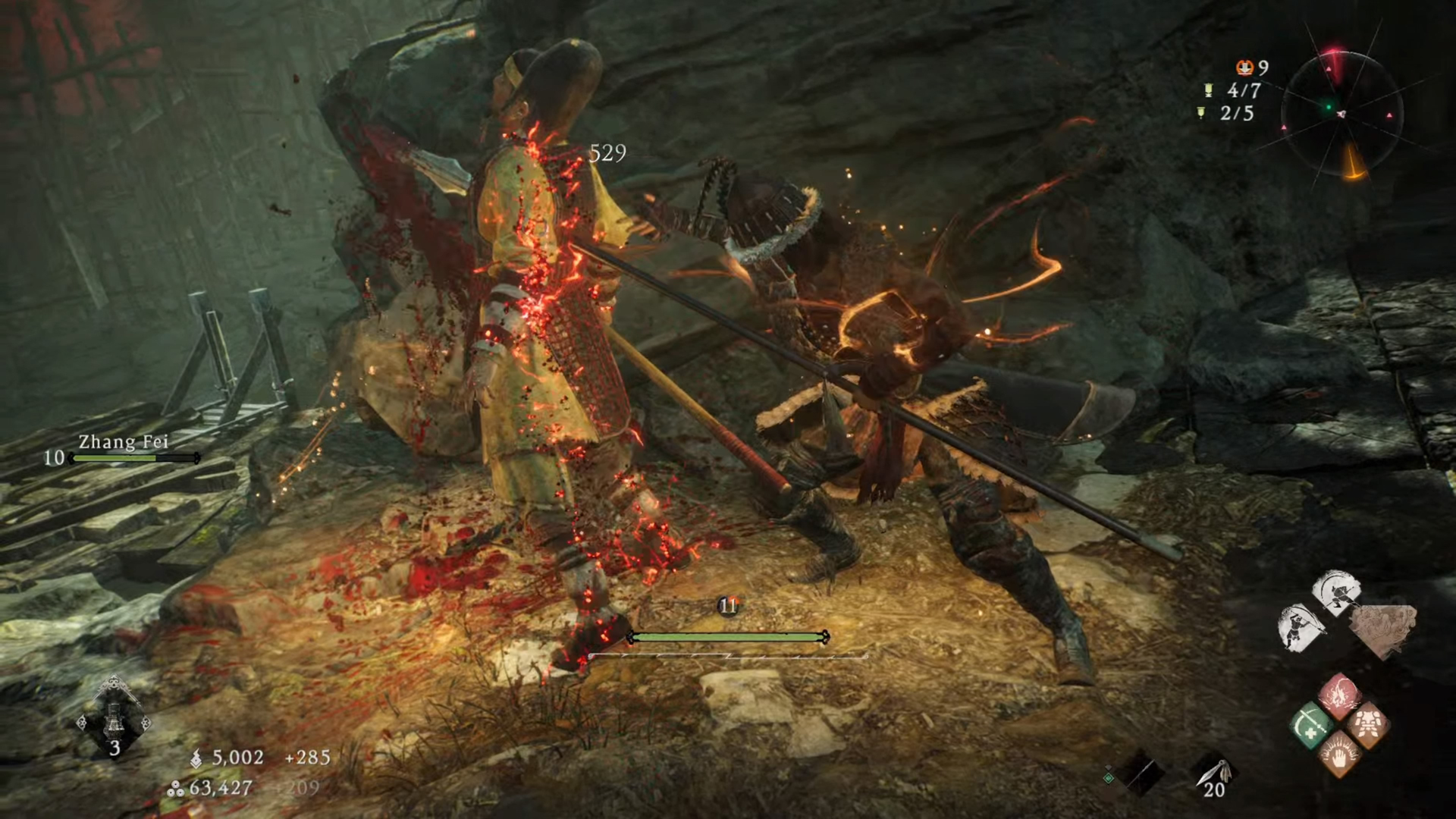Image resolution: width=1456 pixels, height=819 pixels.
Task: Click the paper talisman icon beside martial arts
Action: point(1385,627)
